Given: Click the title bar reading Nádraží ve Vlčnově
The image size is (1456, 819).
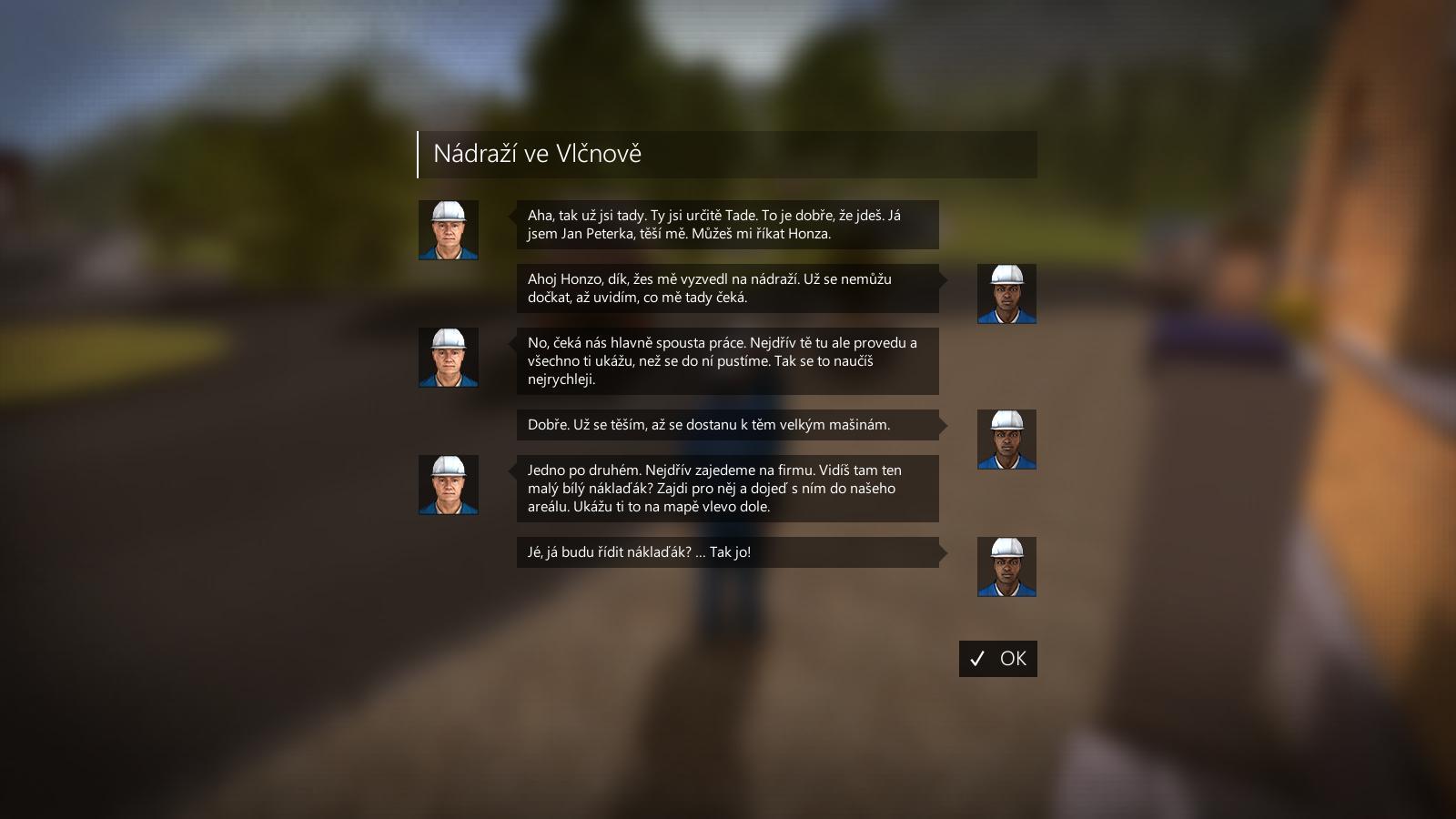Looking at the screenshot, I should click(x=728, y=153).
